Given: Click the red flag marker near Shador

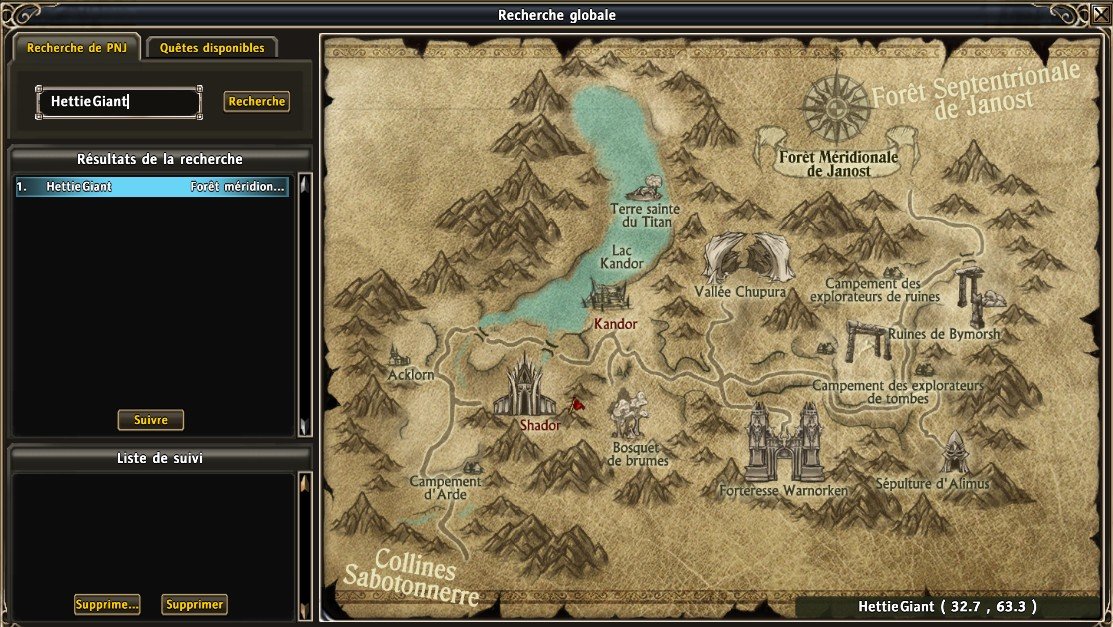Looking at the screenshot, I should [x=577, y=405].
